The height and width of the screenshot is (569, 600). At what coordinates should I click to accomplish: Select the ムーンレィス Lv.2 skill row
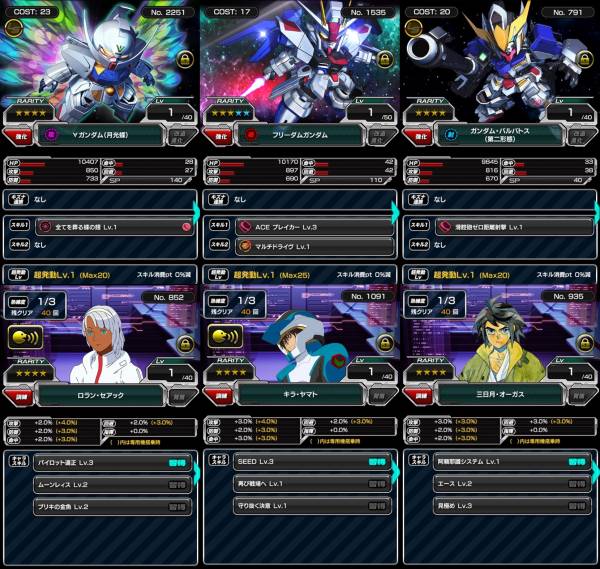click(100, 484)
